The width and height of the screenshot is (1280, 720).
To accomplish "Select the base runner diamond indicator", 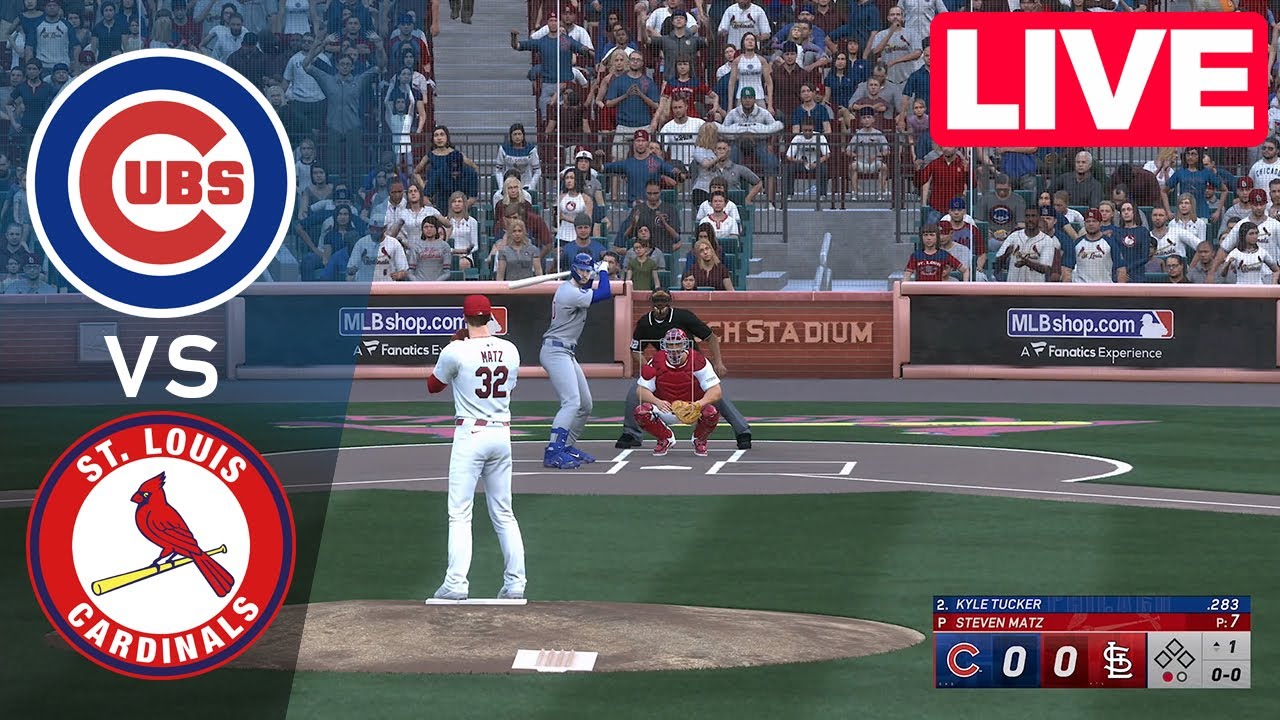I will [1172, 653].
